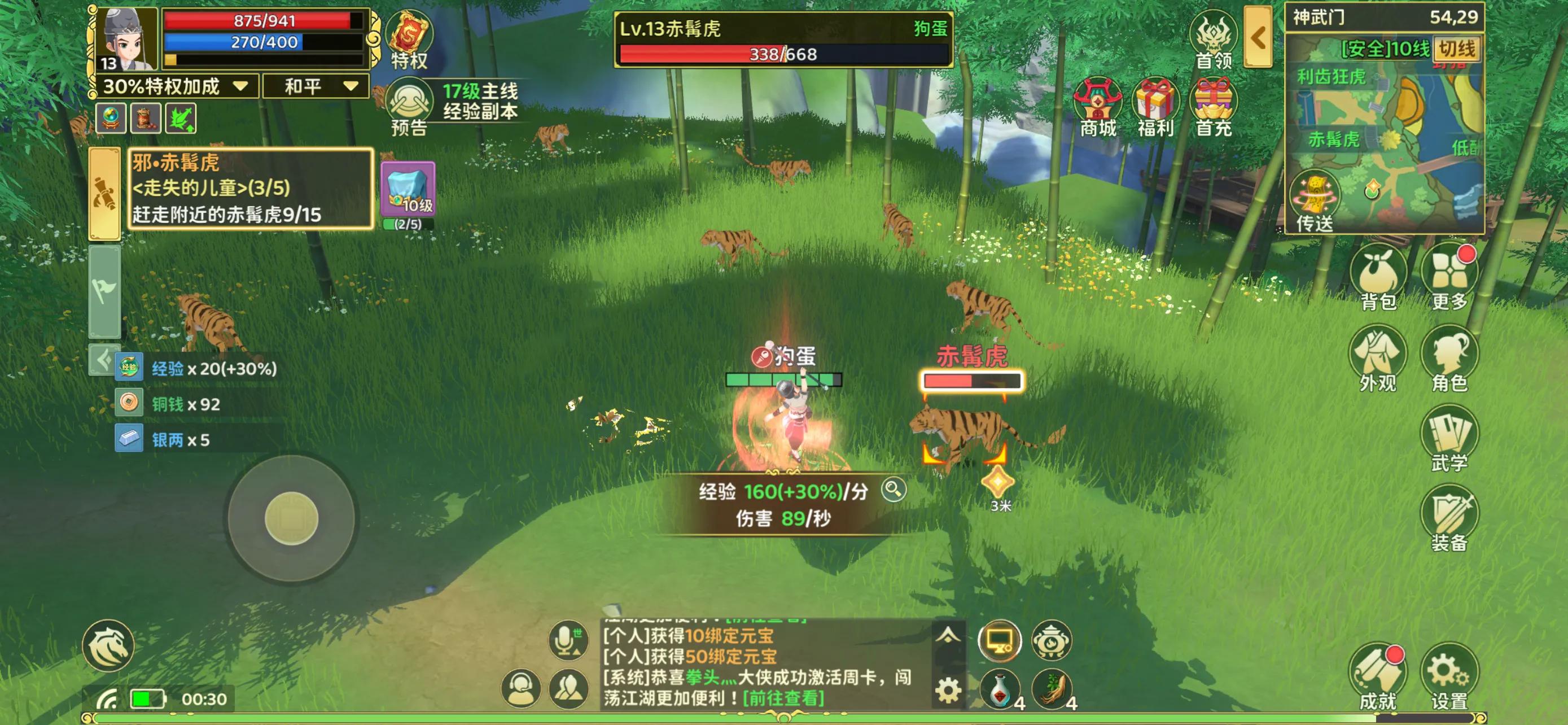Open the 福利 welfare rewards
The height and width of the screenshot is (725, 1568).
point(1155,107)
